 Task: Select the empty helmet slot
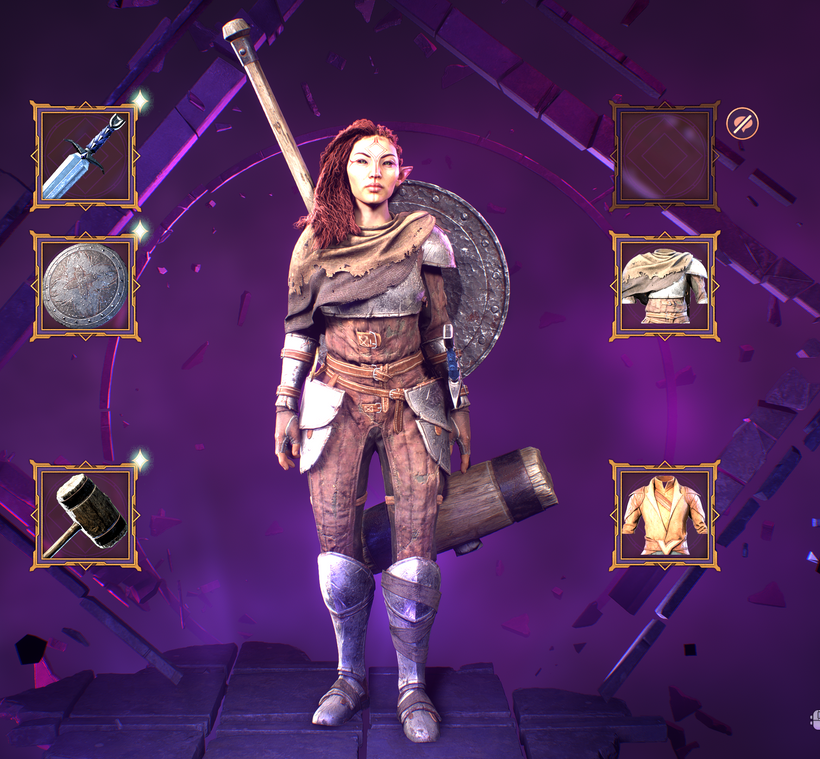point(664,156)
